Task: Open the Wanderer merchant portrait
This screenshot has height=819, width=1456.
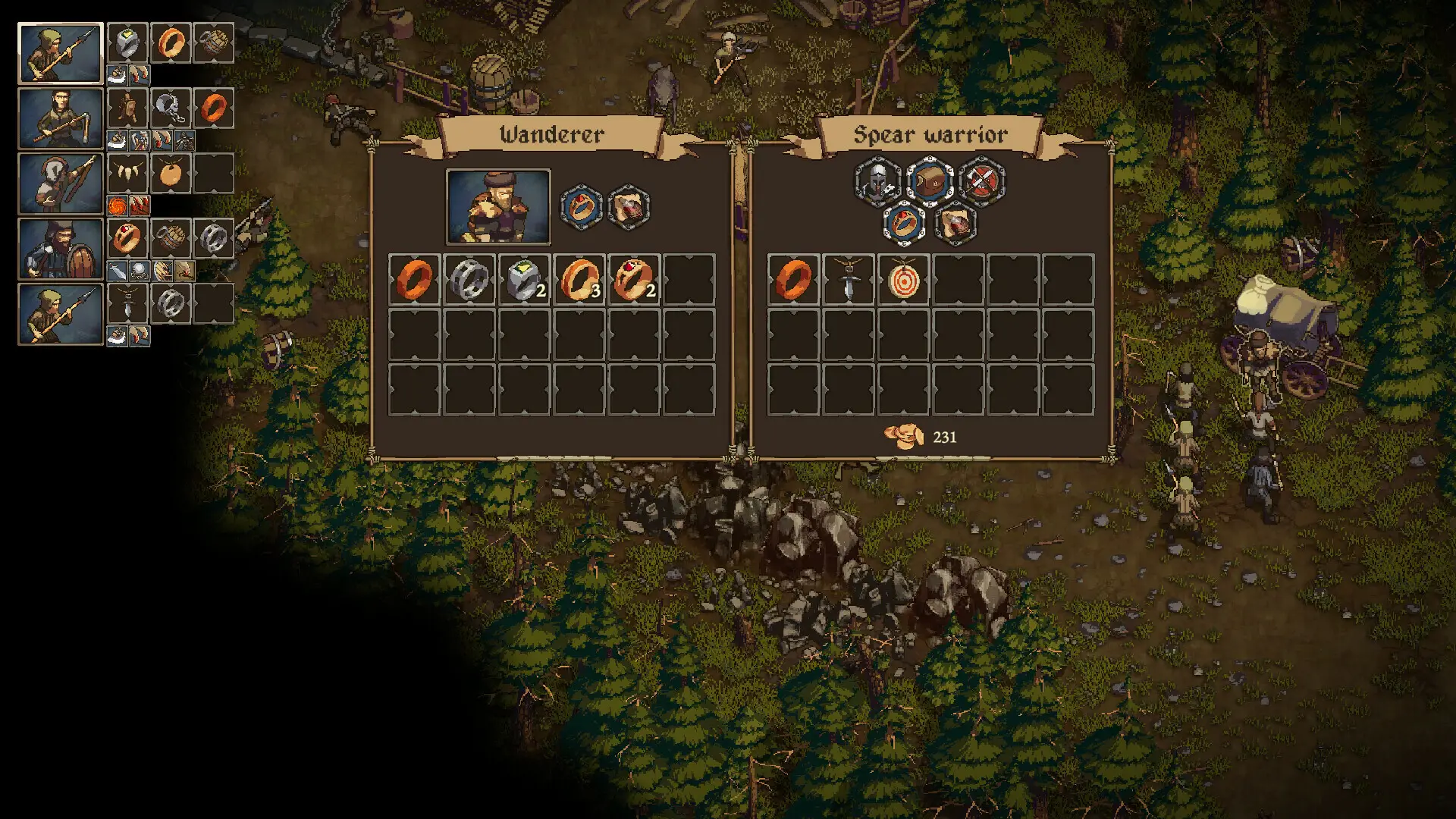Action: tap(498, 206)
